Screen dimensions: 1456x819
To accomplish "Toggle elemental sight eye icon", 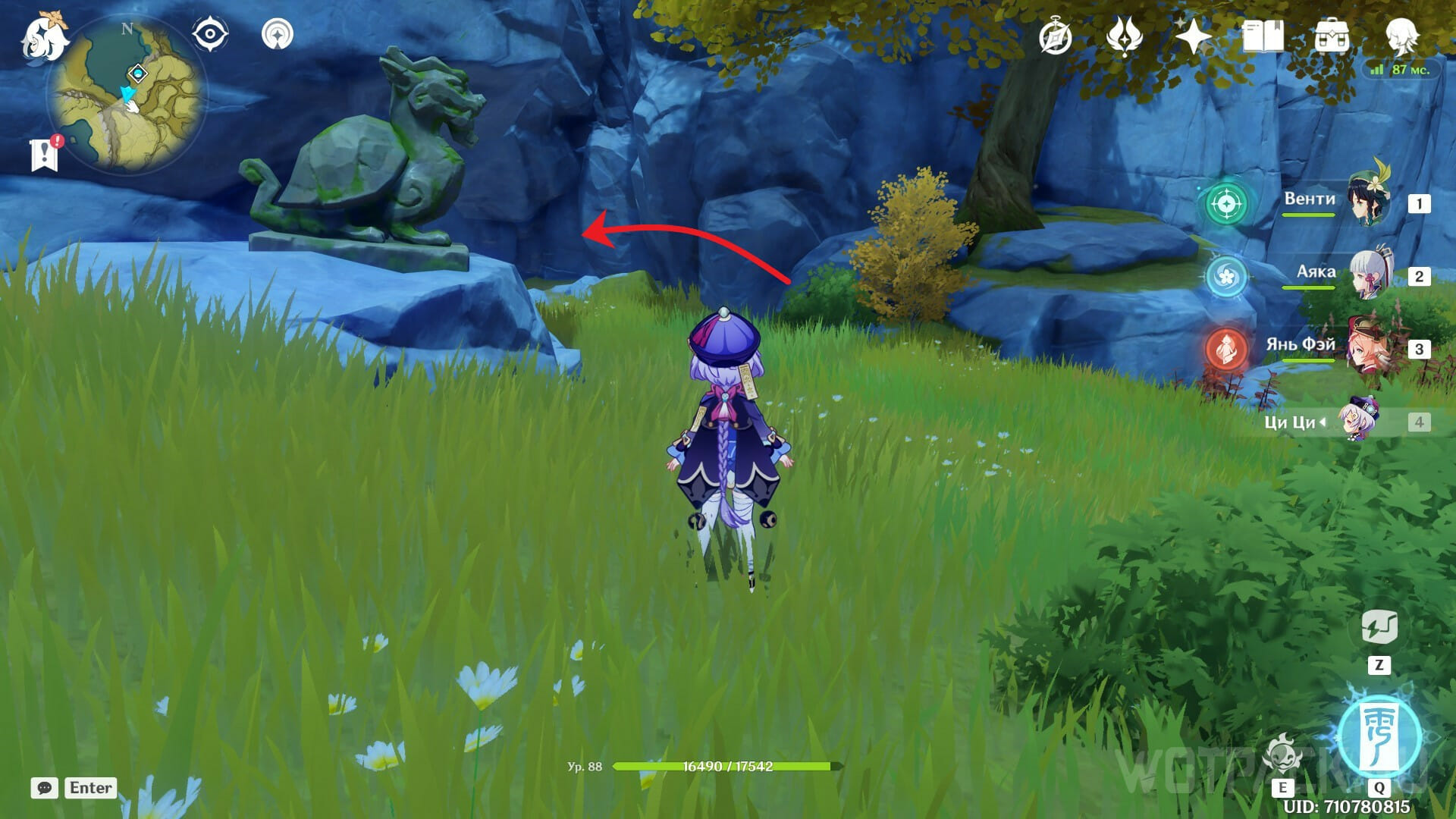I will coord(210,35).
